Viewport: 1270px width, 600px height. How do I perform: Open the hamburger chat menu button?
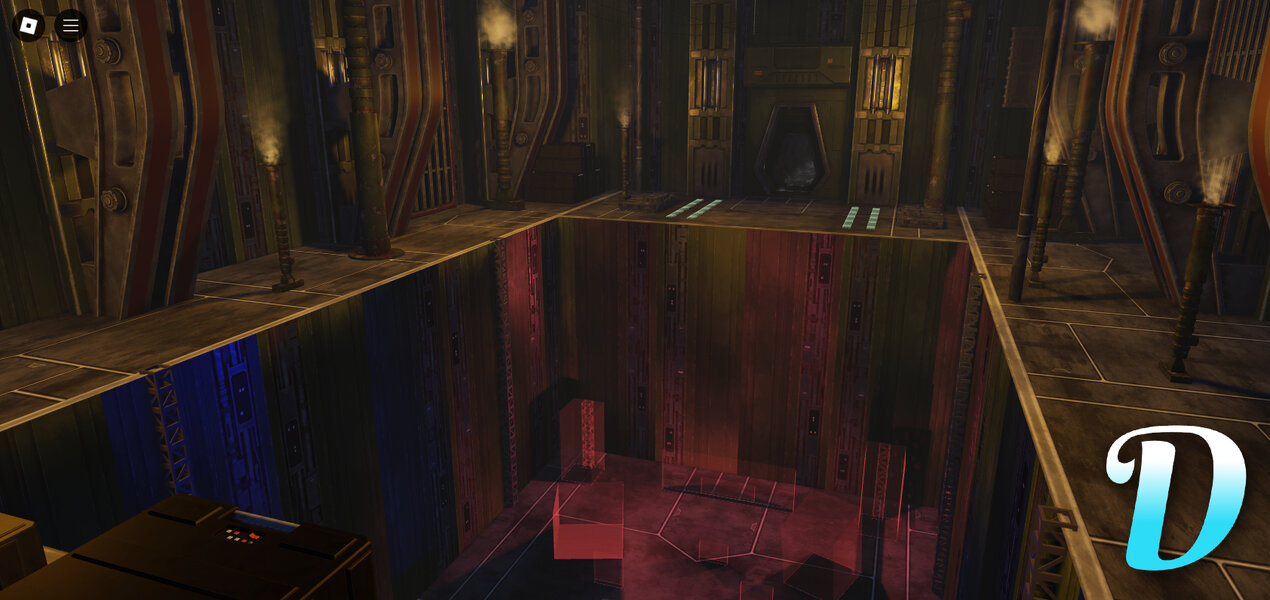pos(71,25)
